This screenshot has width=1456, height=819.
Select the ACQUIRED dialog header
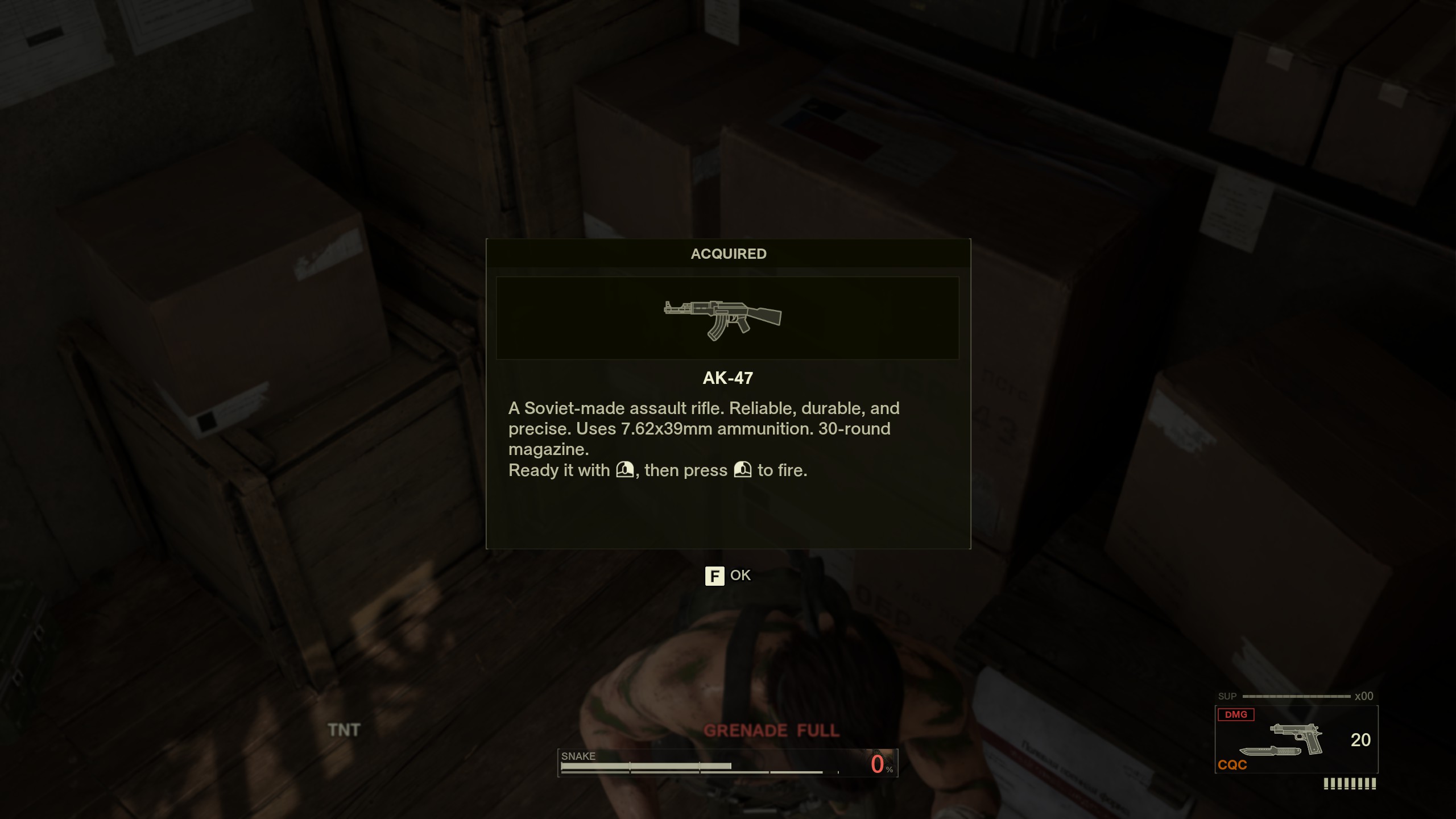pyautogui.click(x=728, y=254)
